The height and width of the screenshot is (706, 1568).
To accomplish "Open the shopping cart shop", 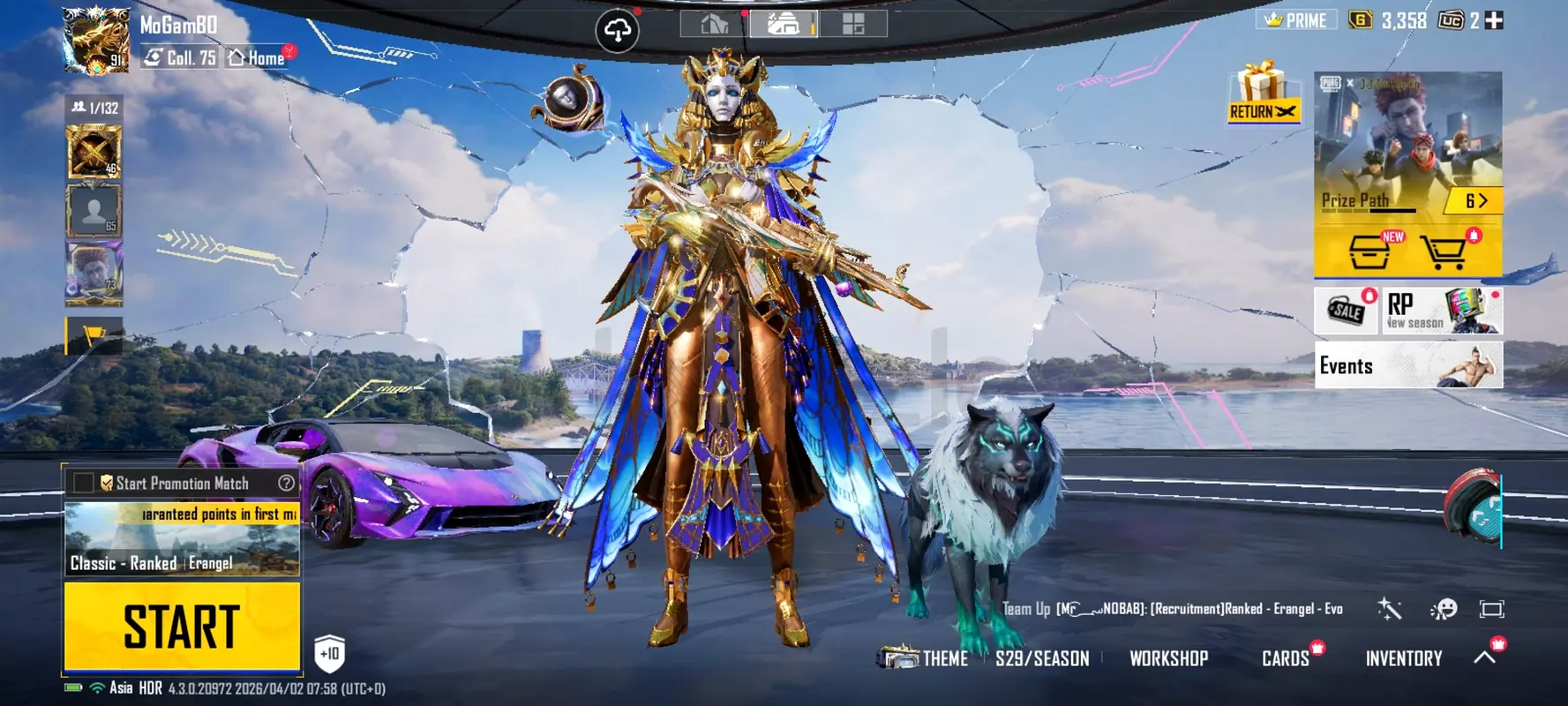I will coord(1444,253).
